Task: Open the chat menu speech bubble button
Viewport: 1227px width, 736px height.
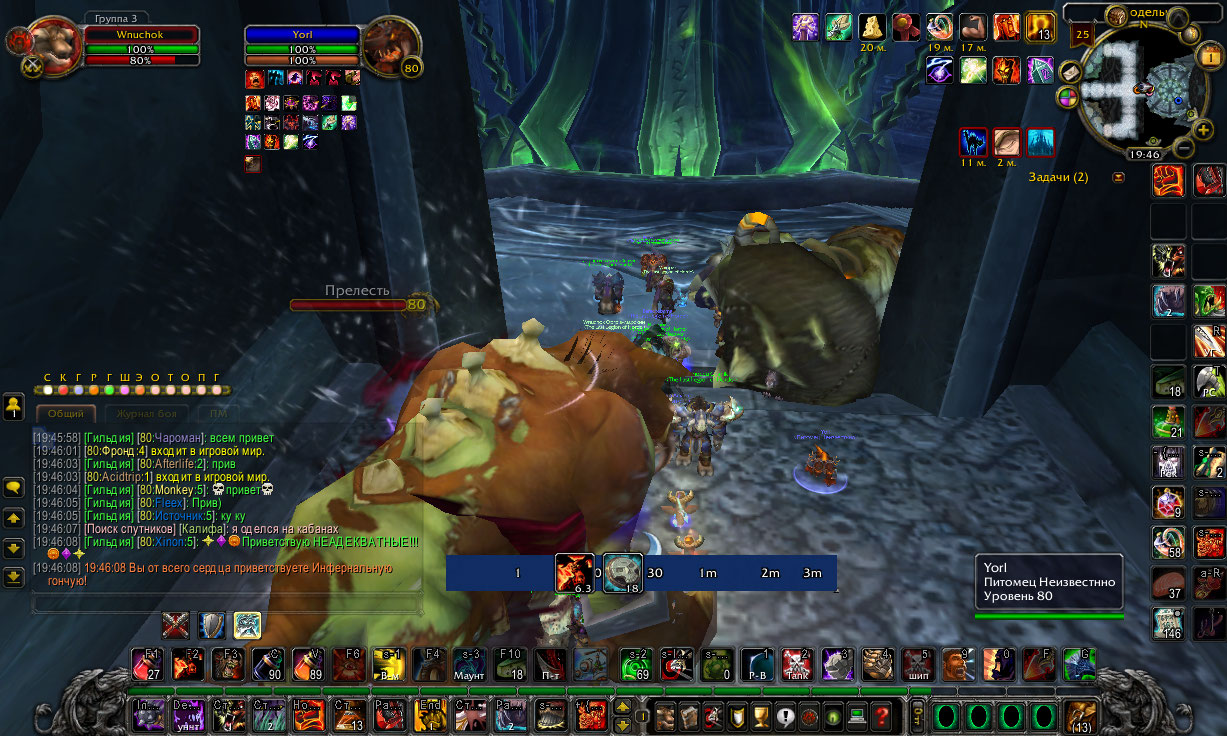Action: [14, 488]
